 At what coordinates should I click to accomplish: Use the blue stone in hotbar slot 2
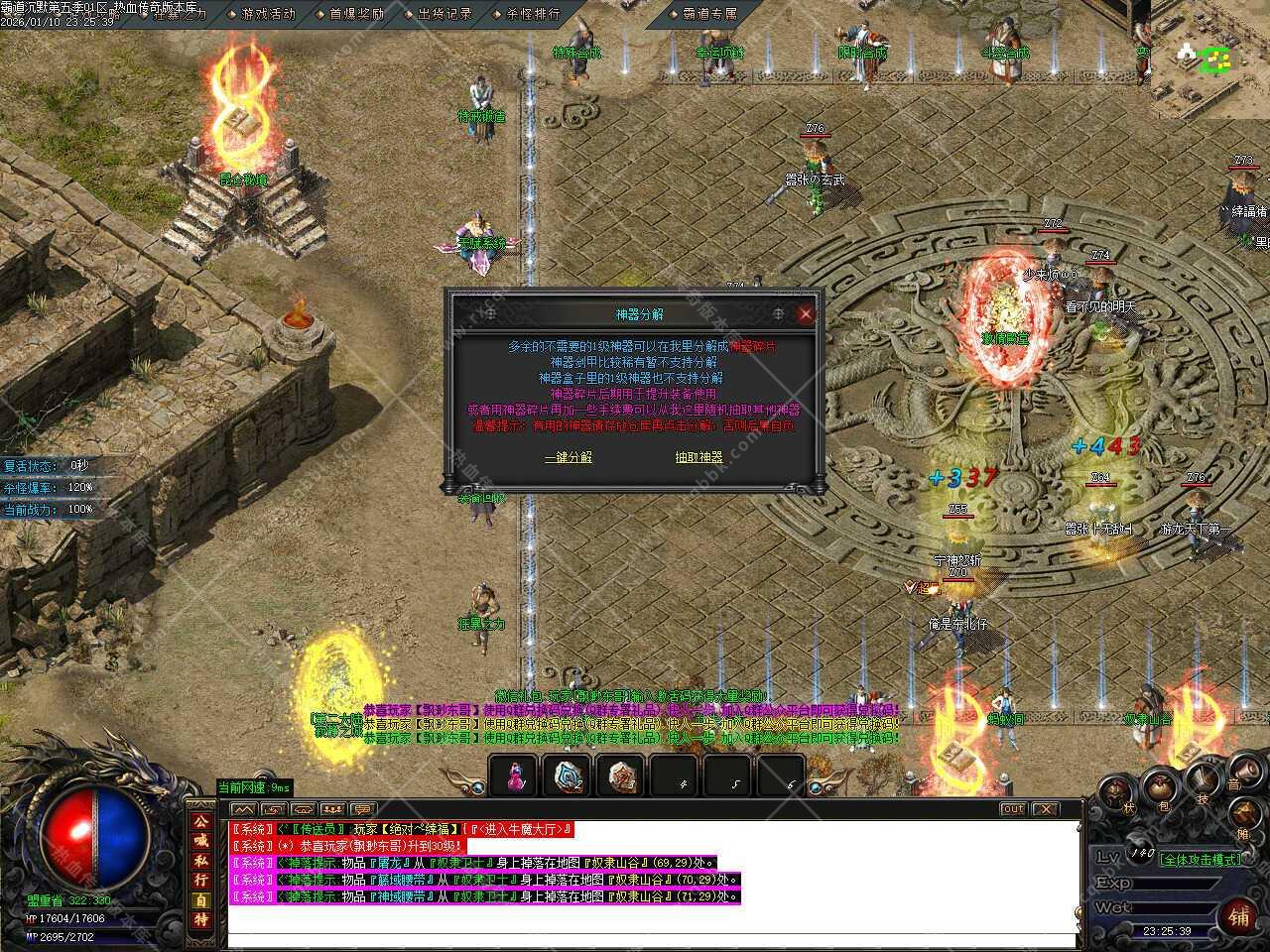click(569, 776)
